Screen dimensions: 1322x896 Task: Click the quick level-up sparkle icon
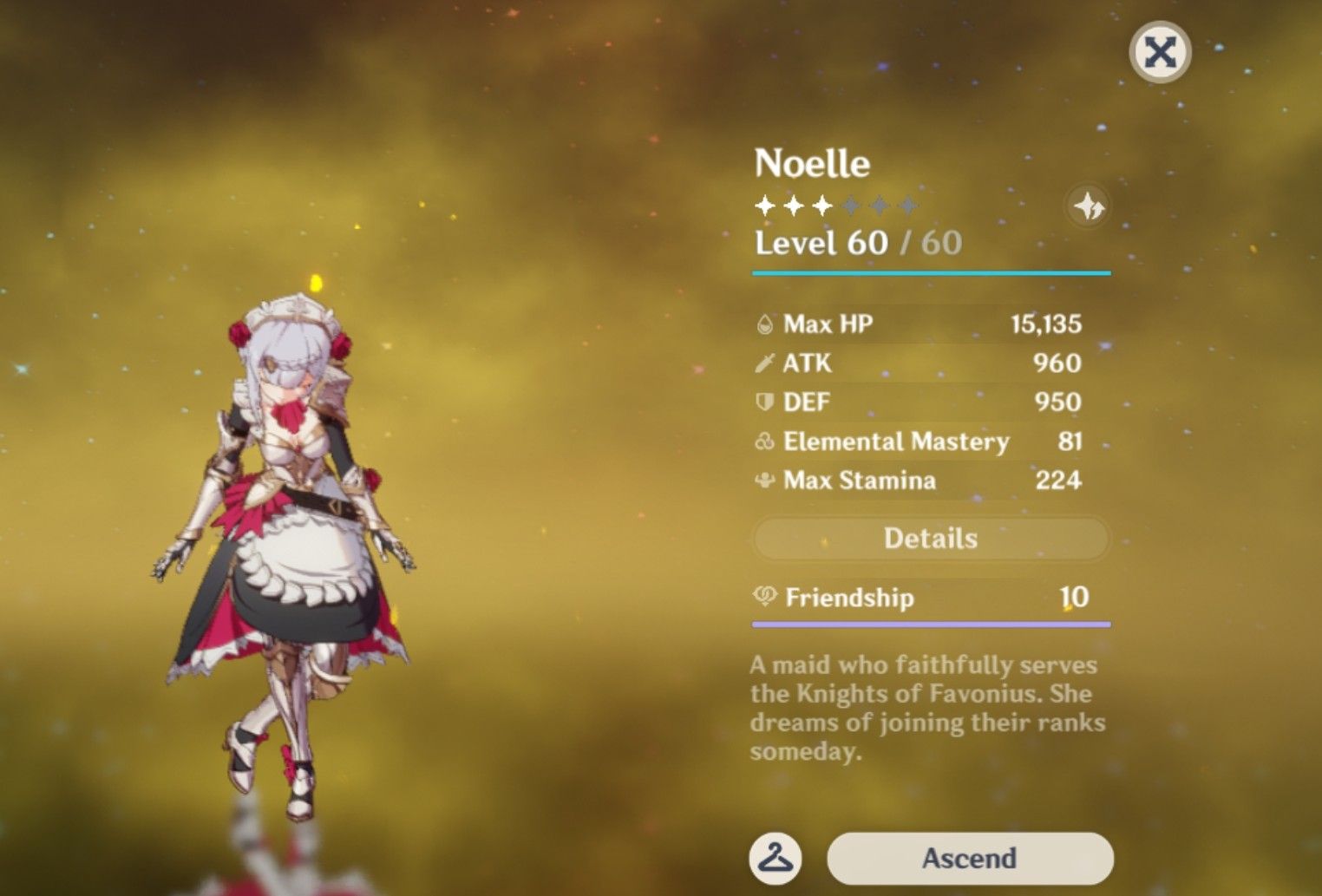point(1090,205)
